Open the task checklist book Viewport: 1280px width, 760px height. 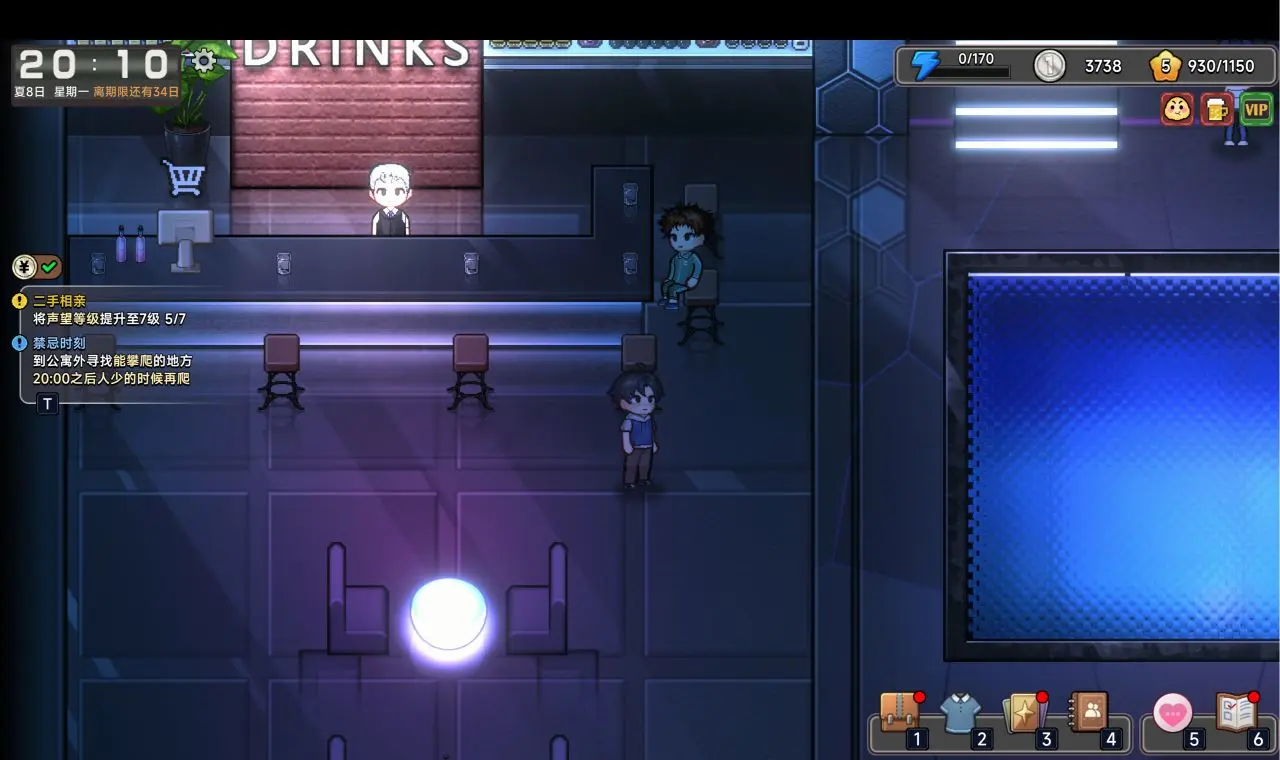tap(1236, 713)
